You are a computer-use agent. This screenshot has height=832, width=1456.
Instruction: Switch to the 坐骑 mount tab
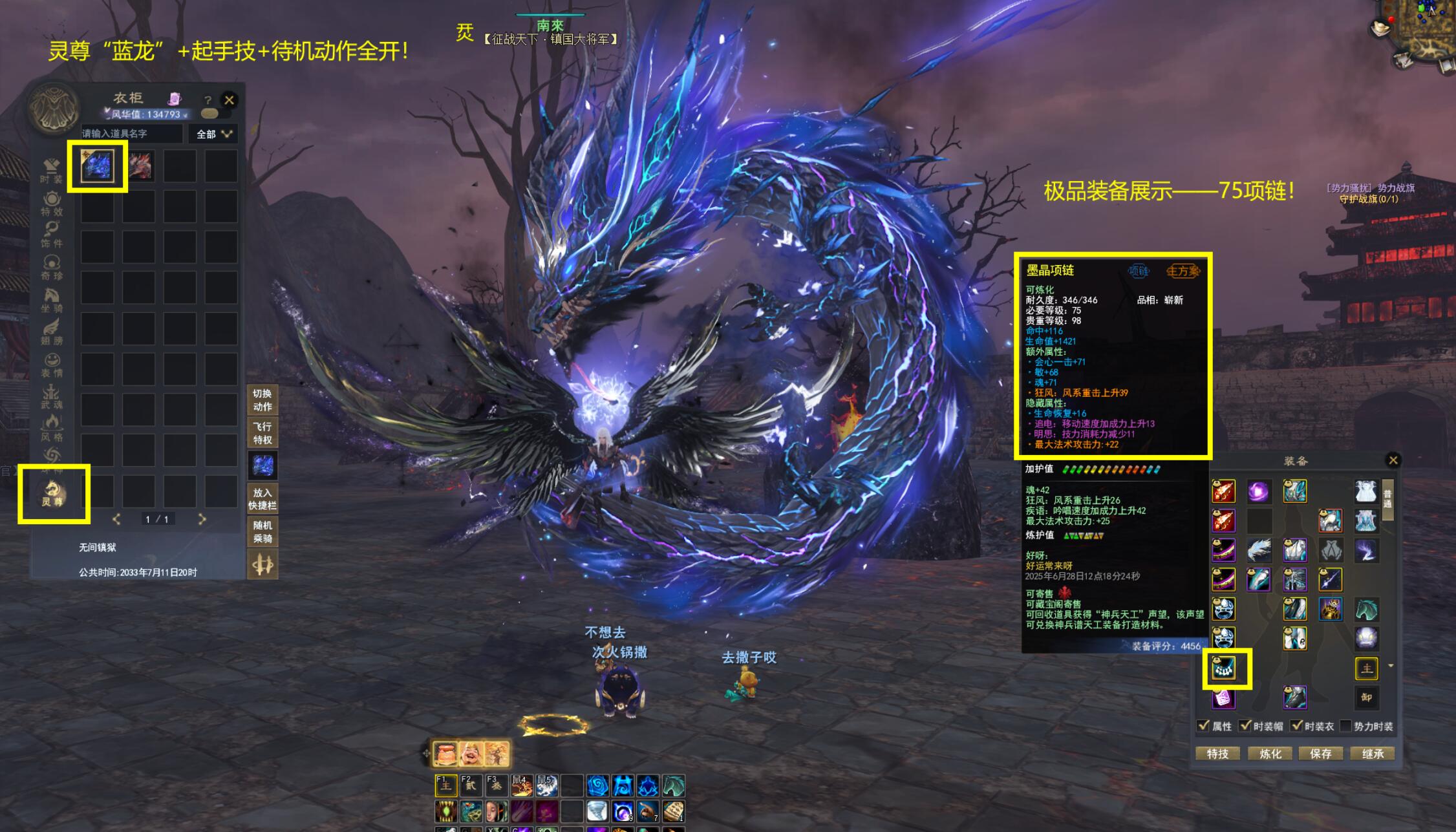coord(52,301)
